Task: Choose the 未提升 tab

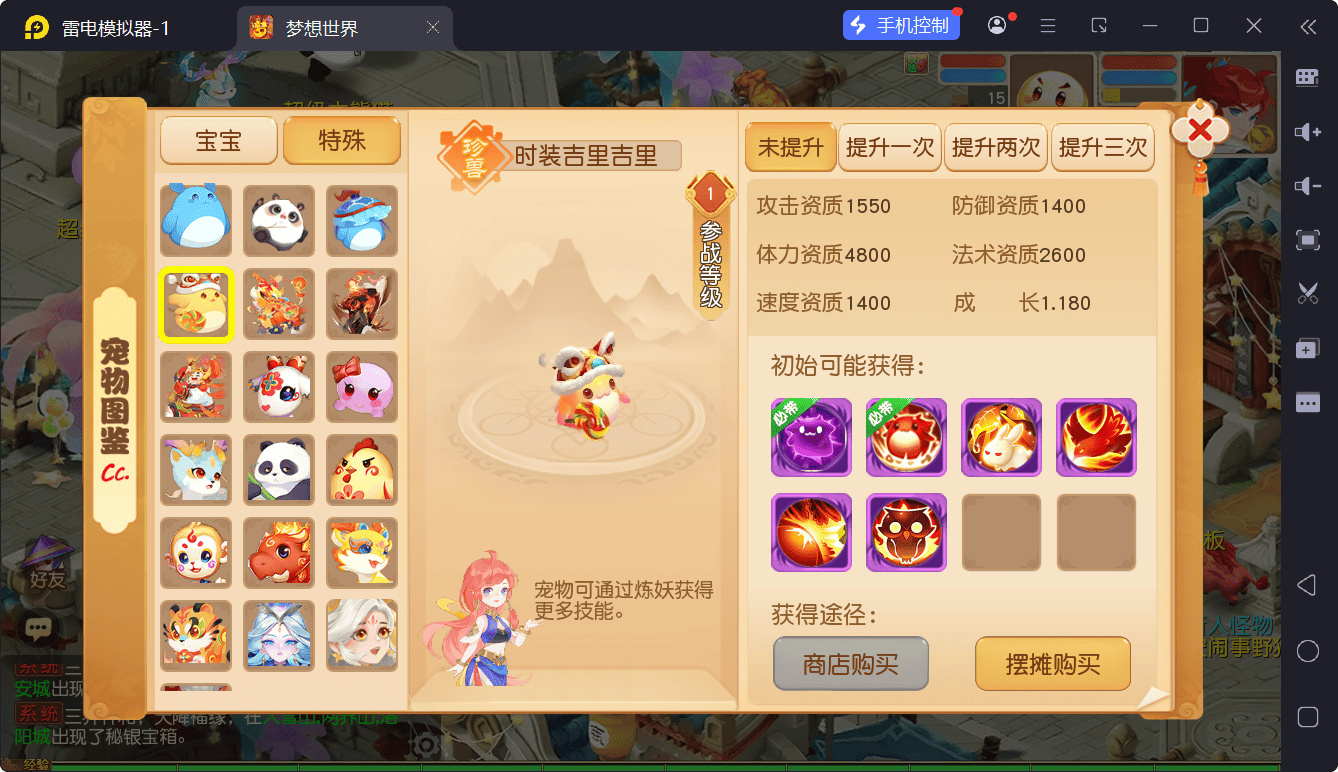Action: click(790, 148)
